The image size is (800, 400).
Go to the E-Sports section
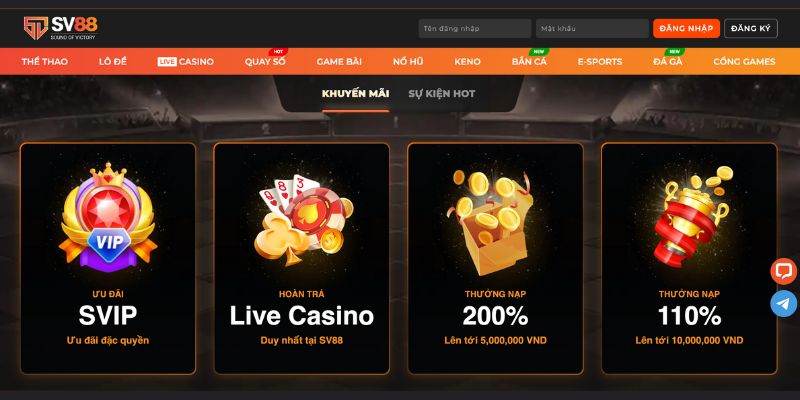click(600, 62)
